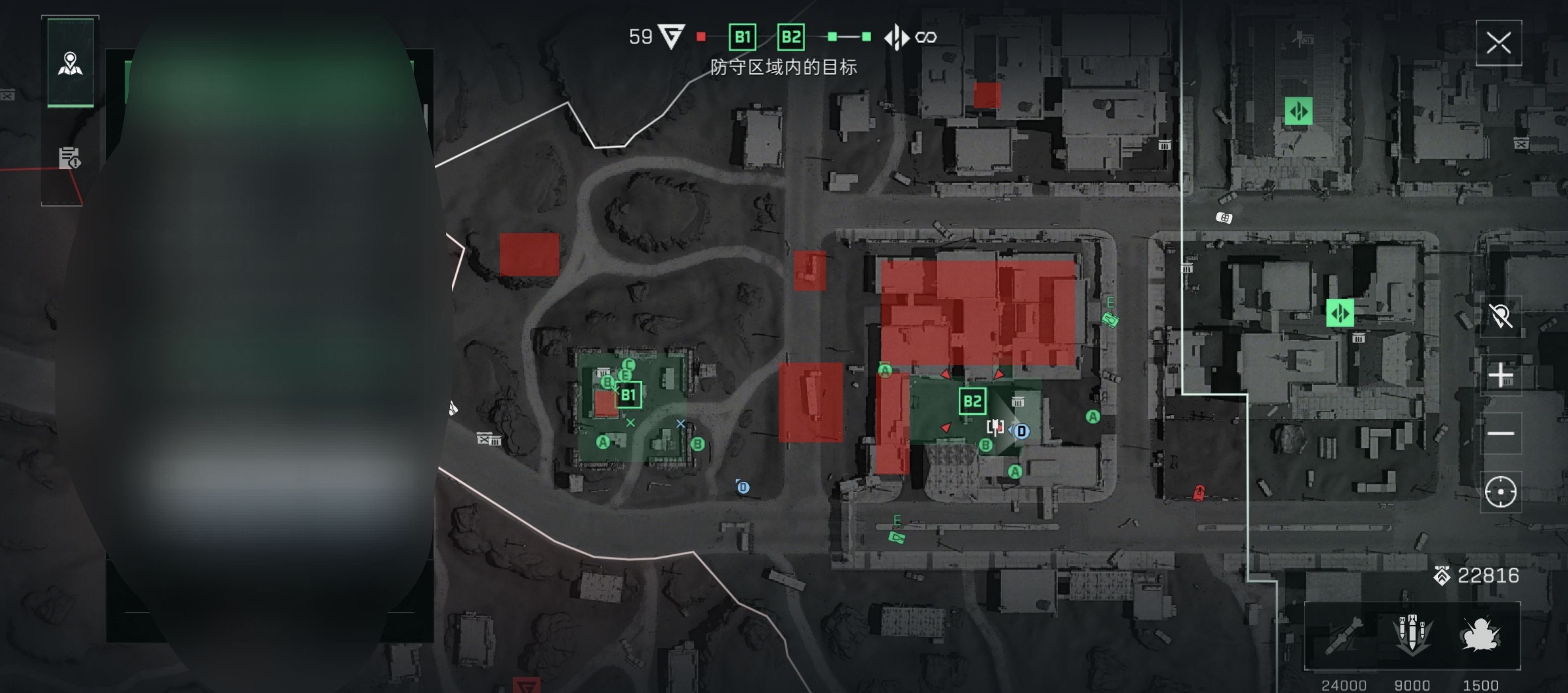Zoom out the map with minus button

coord(1500,433)
